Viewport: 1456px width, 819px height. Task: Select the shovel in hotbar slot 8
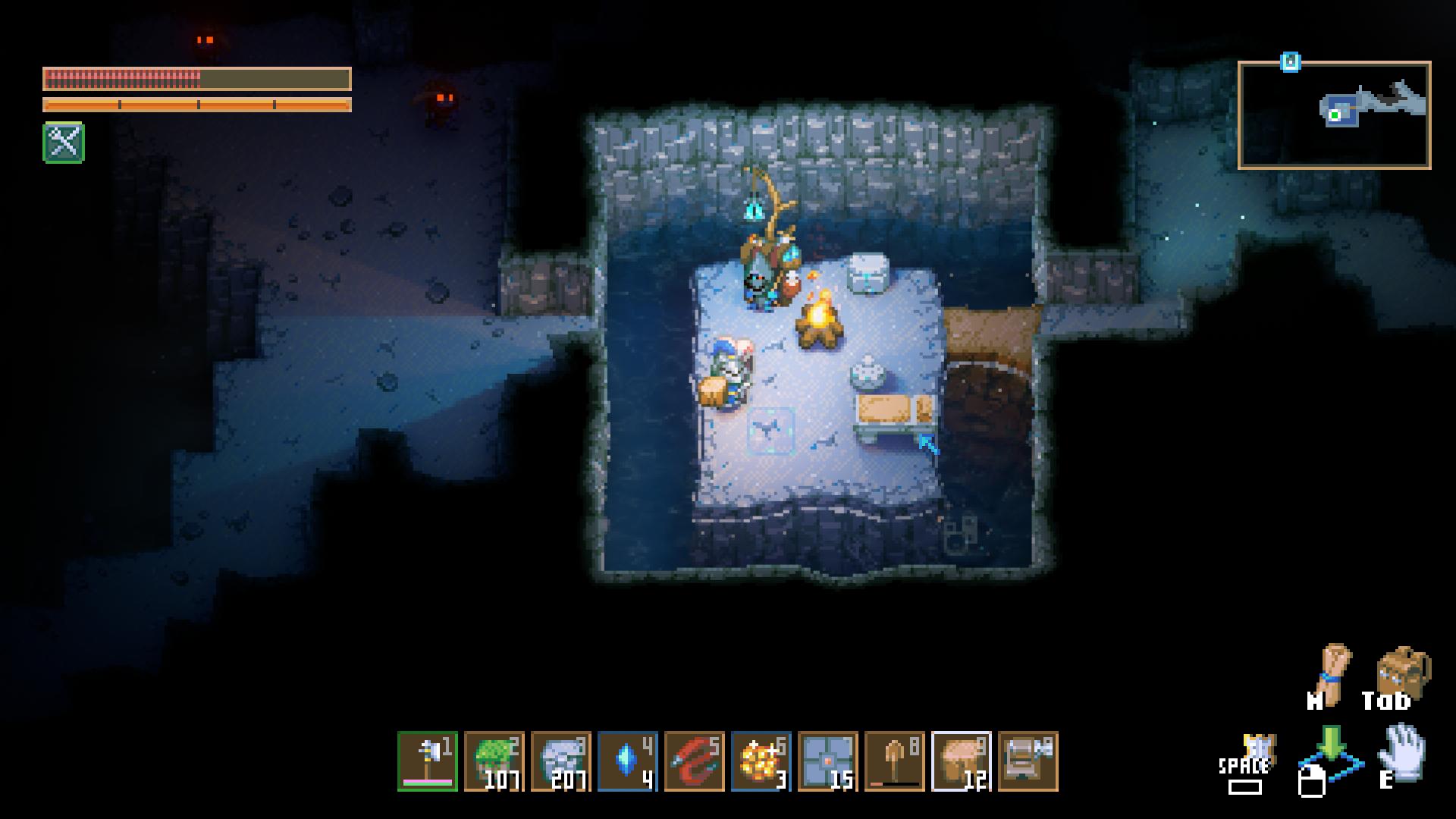pyautogui.click(x=895, y=761)
